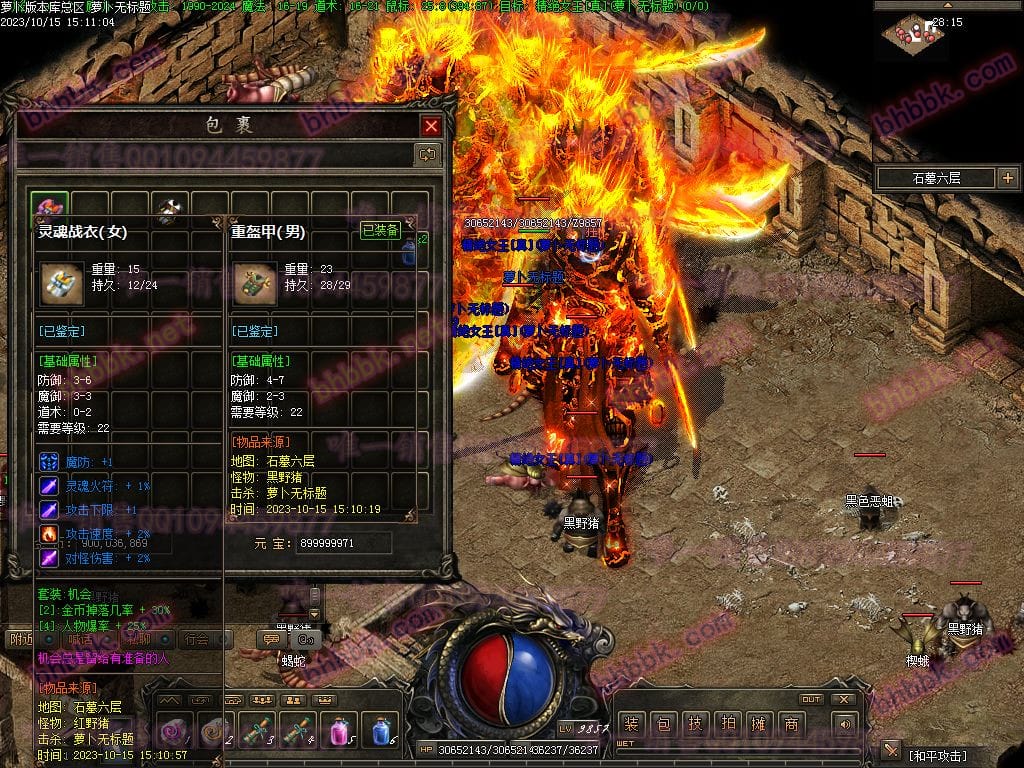Image resolution: width=1024 pixels, height=768 pixels.
Task: Use the pink swirl scroll in slot 1
Action: coord(174,729)
